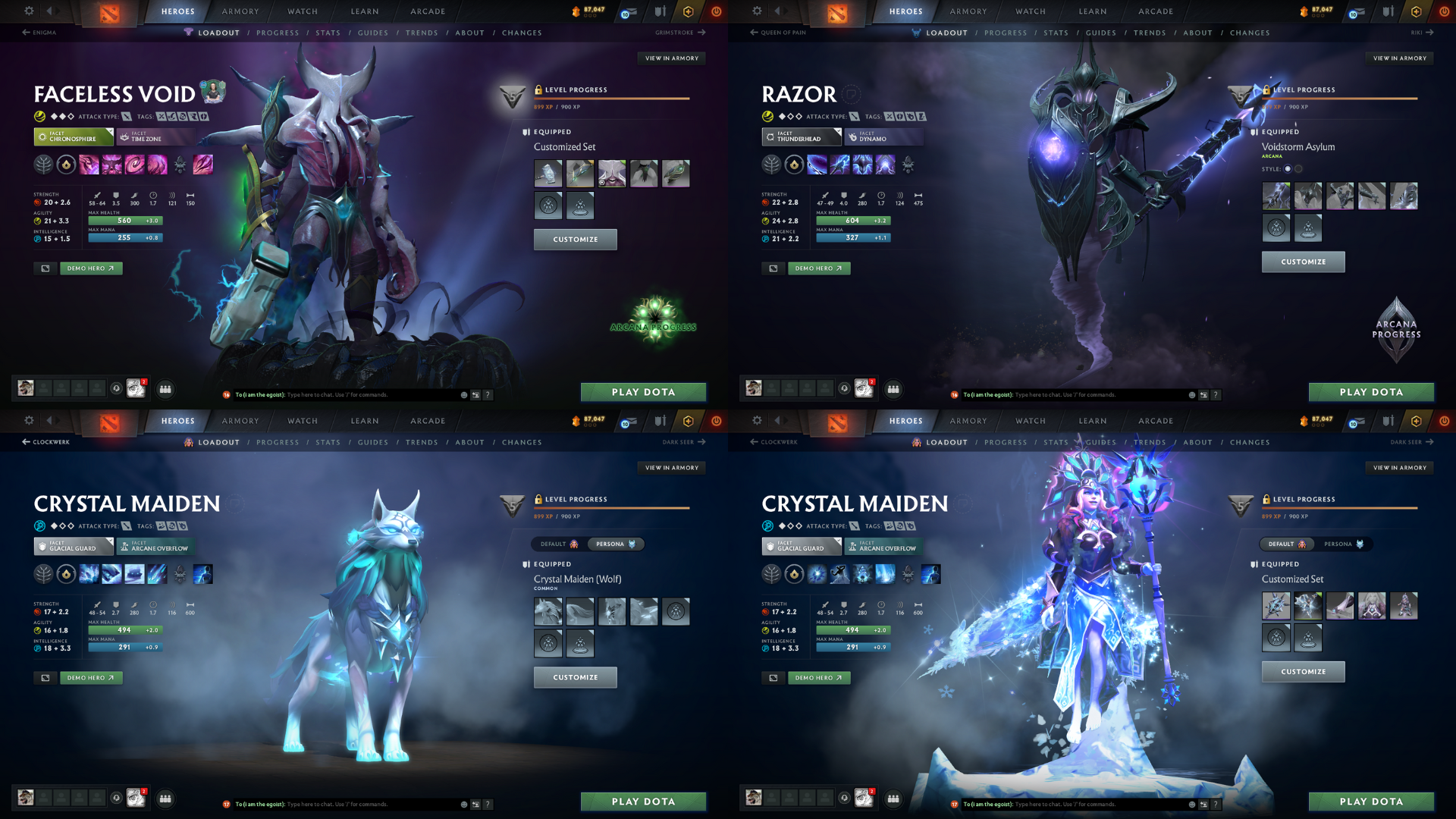The height and width of the screenshot is (819, 1456).
Task: Open the Stats tab on Razor's page
Action: 1056,33
